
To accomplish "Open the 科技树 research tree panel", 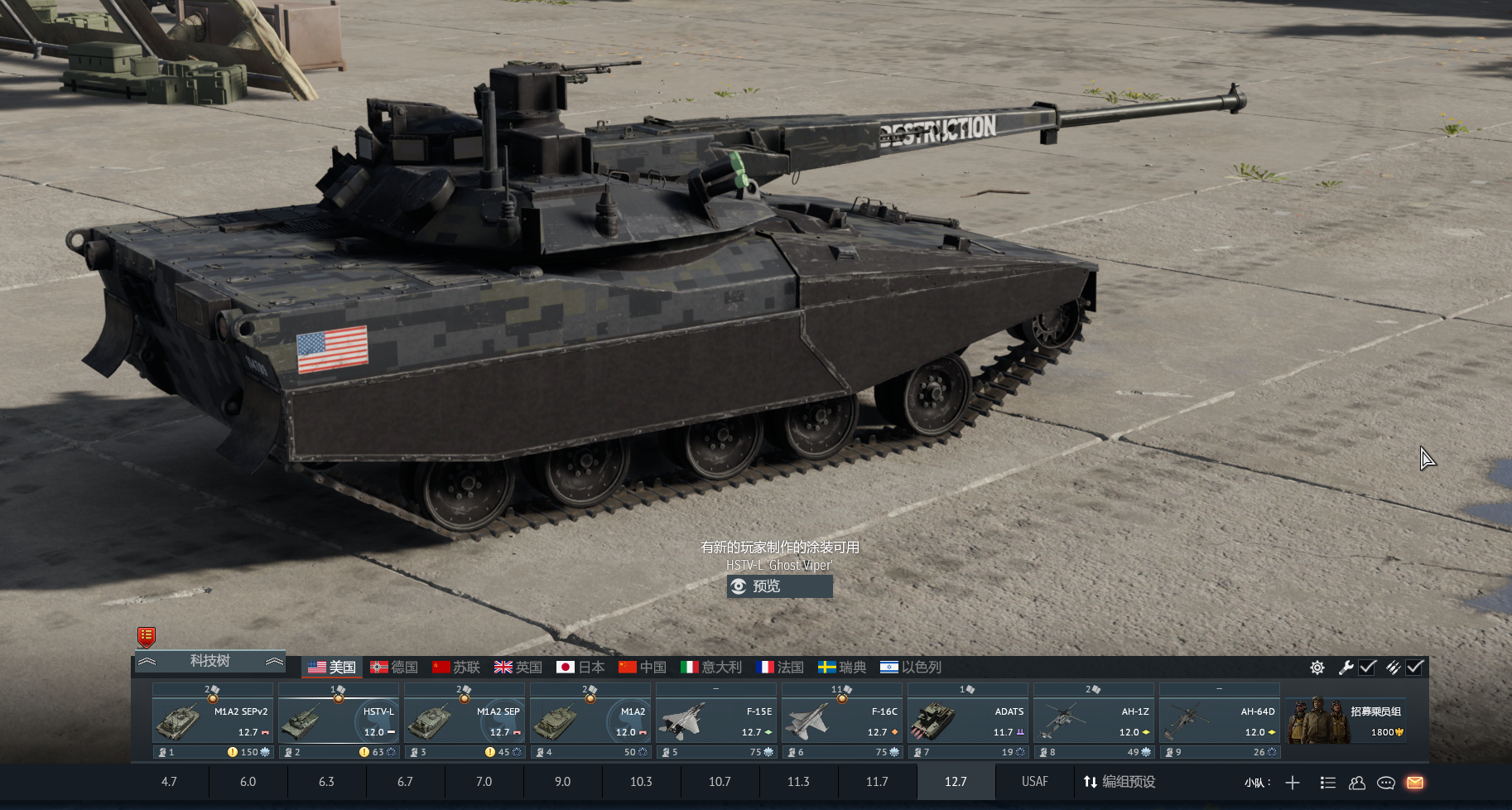I will (209, 661).
